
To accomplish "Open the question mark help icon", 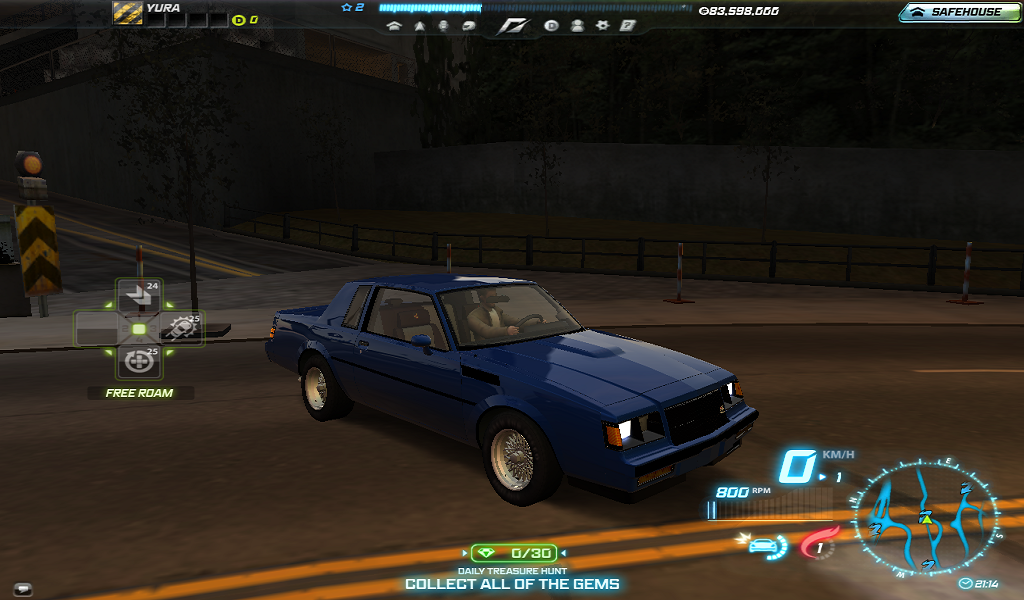I will [x=627, y=26].
